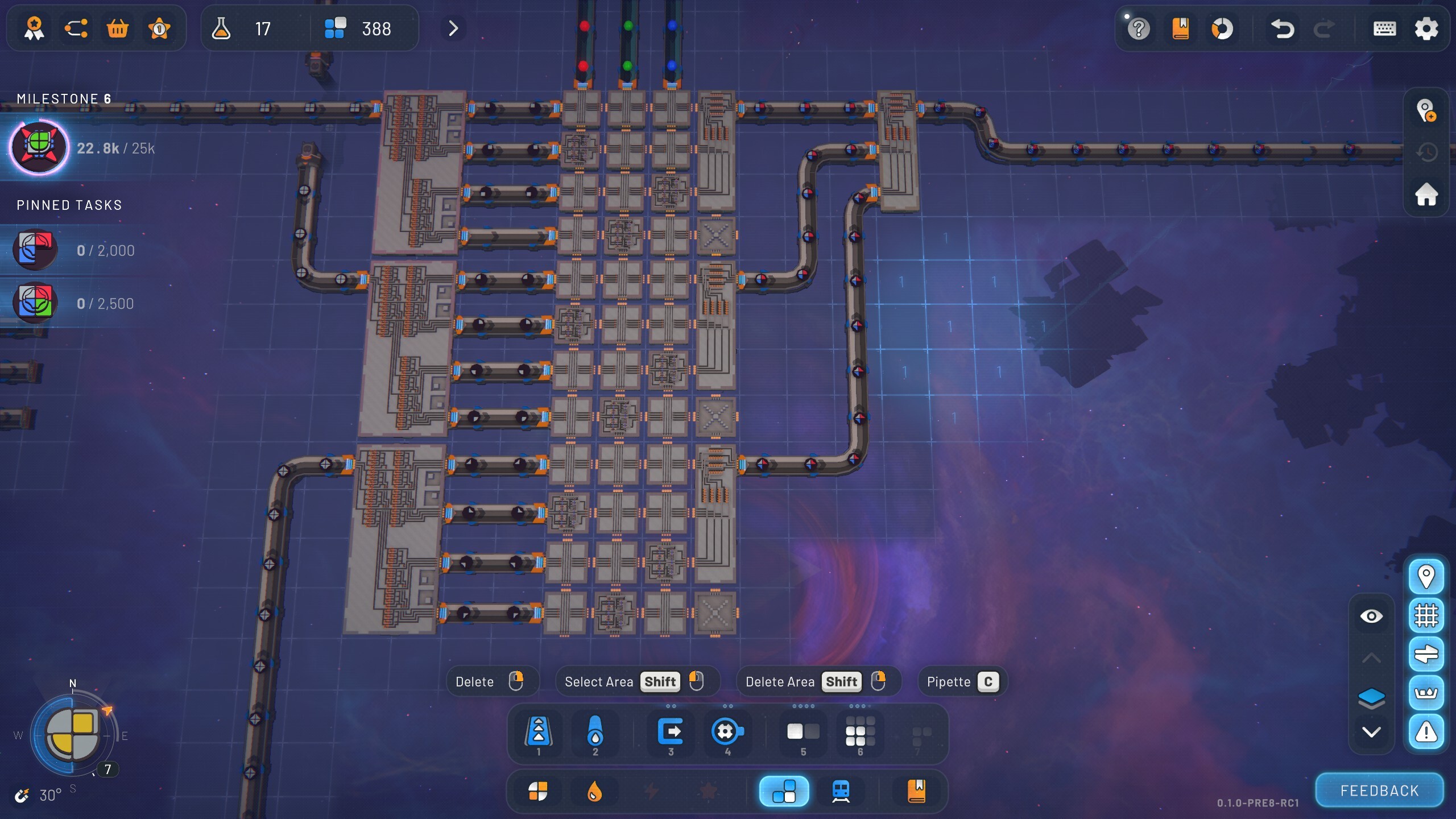This screenshot has height=819, width=1456.
Task: Select the 0 / 2,000 pinned task
Action: [35, 250]
